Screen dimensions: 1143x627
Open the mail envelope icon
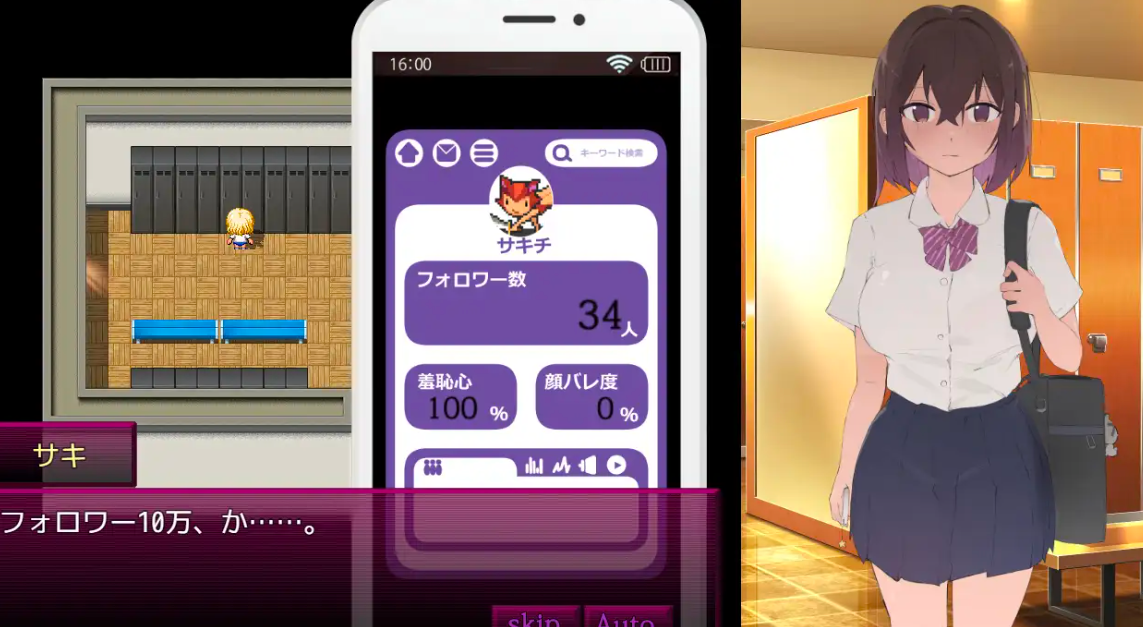(x=446, y=153)
